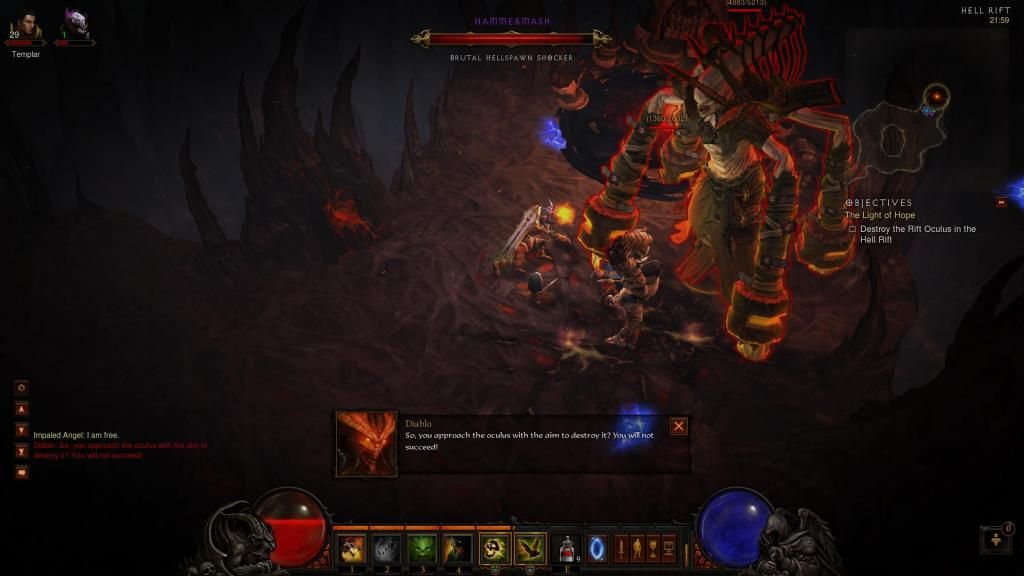Viewport: 1024px width, 576px height.
Task: Select The Light of Hope quest title
Action: pos(879,216)
